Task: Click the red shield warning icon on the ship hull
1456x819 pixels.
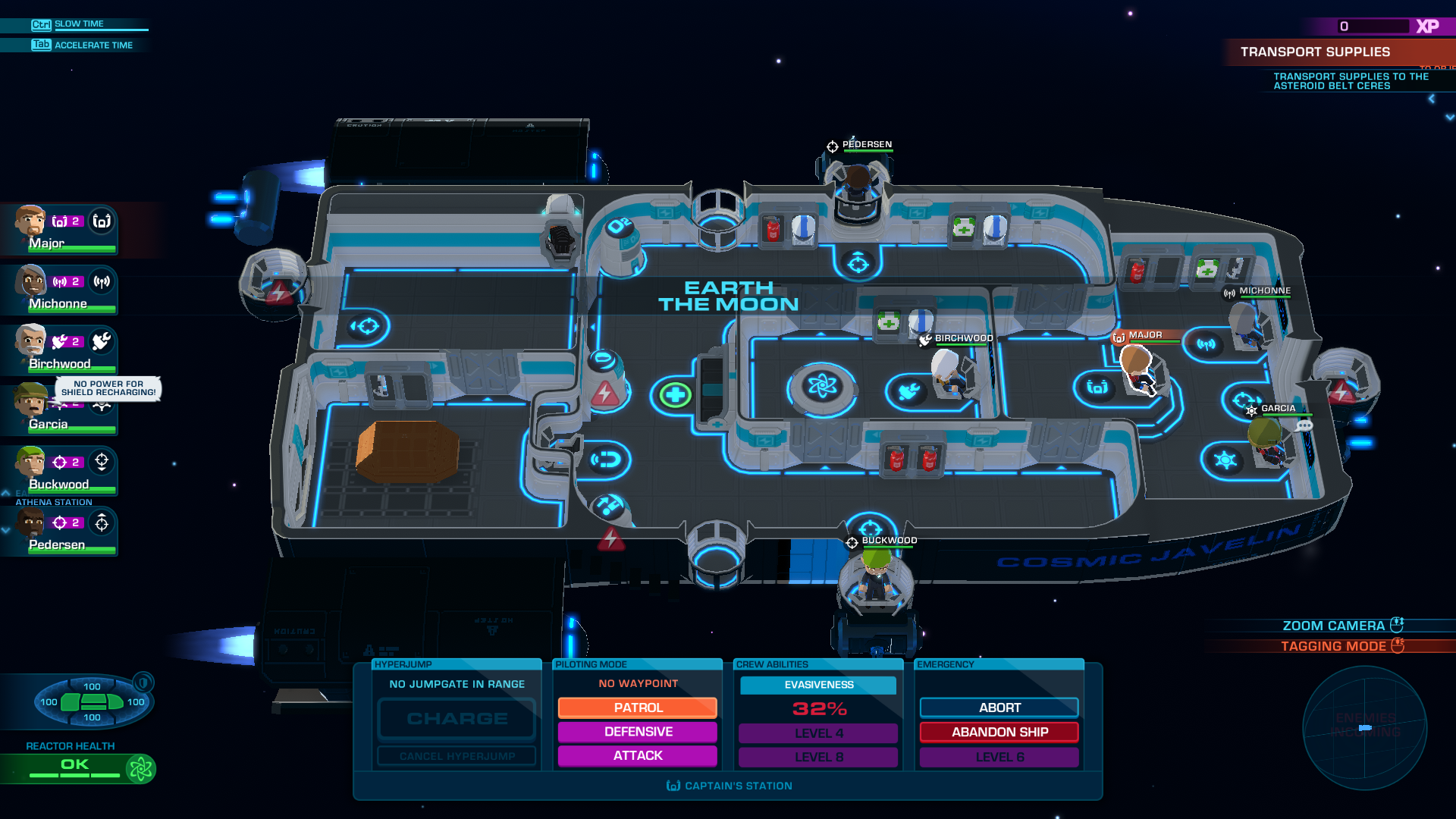Action: tap(610, 538)
